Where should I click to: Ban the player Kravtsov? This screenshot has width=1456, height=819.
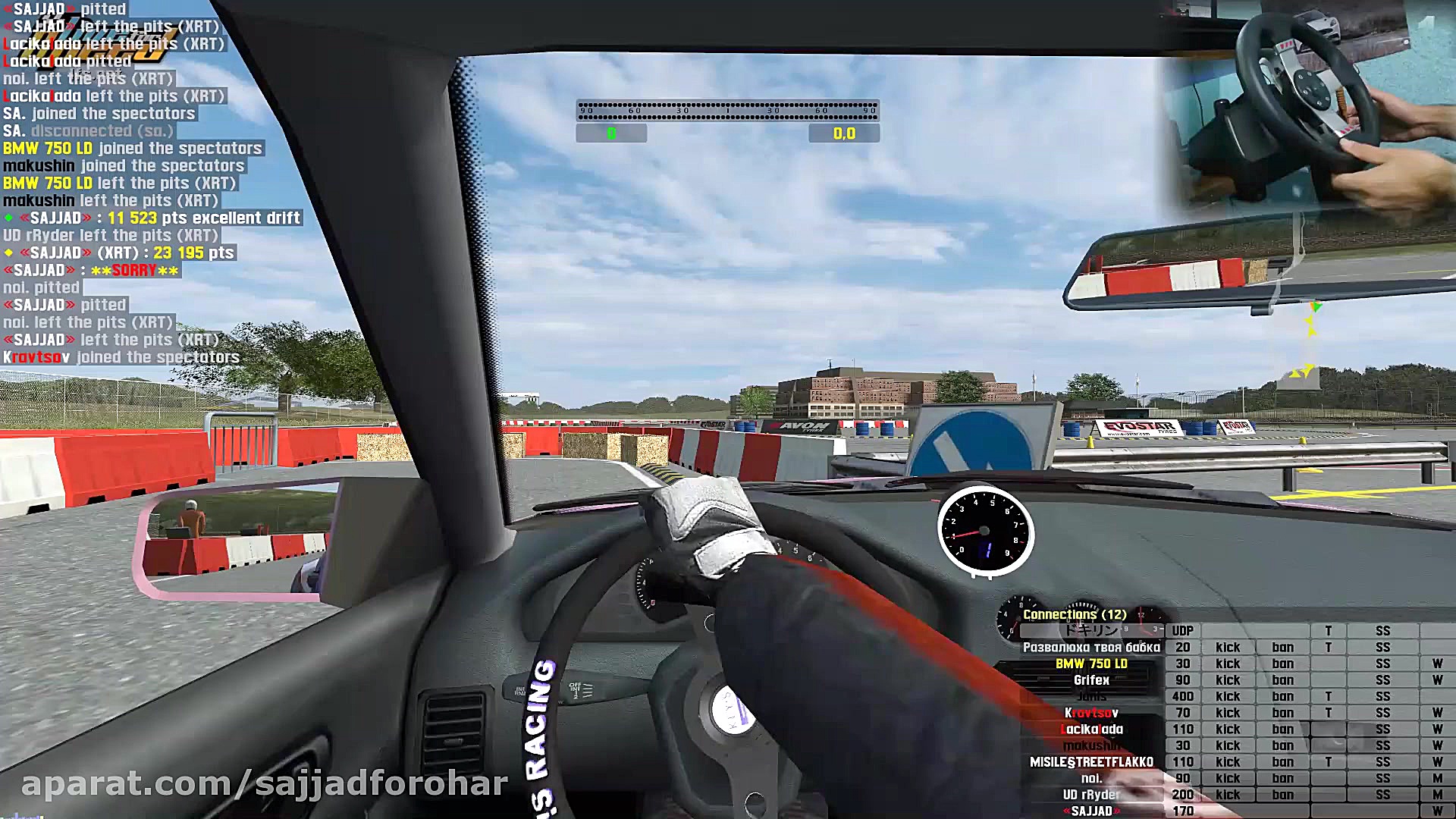[x=1283, y=712]
